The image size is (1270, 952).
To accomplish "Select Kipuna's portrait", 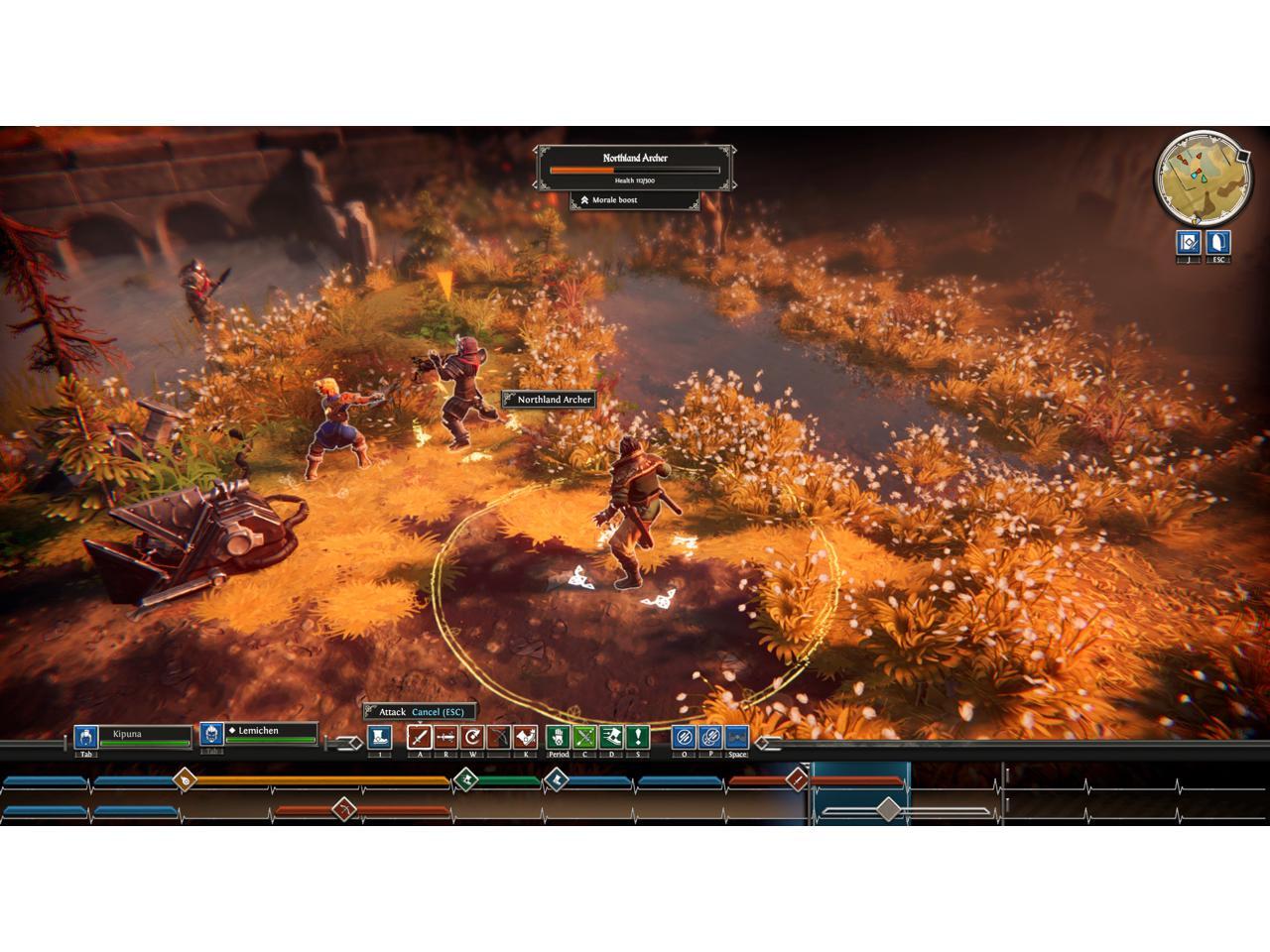I will (86, 737).
